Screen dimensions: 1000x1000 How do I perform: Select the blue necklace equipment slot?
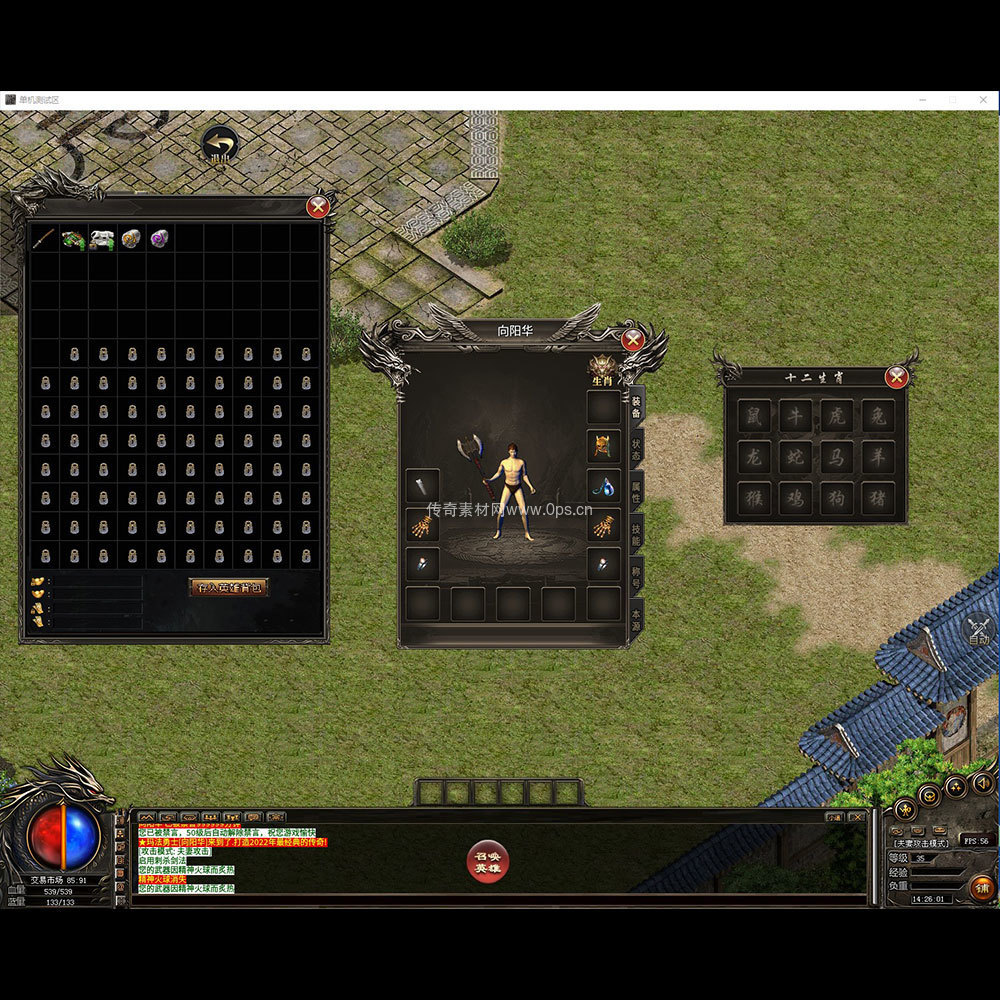pyautogui.click(x=603, y=486)
